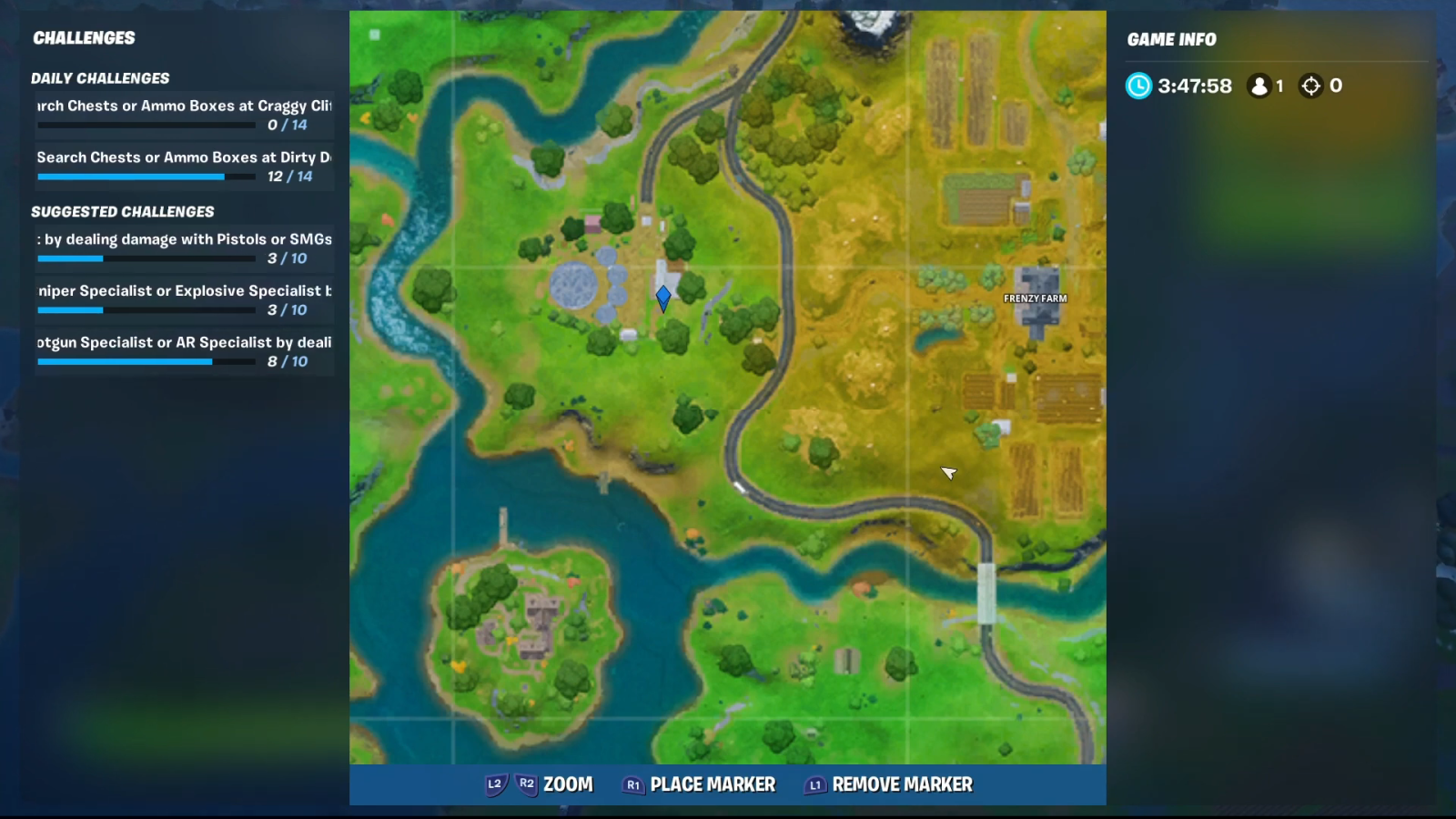Switch to the Challenges panel header
This screenshot has height=819, width=1456.
pyautogui.click(x=84, y=38)
